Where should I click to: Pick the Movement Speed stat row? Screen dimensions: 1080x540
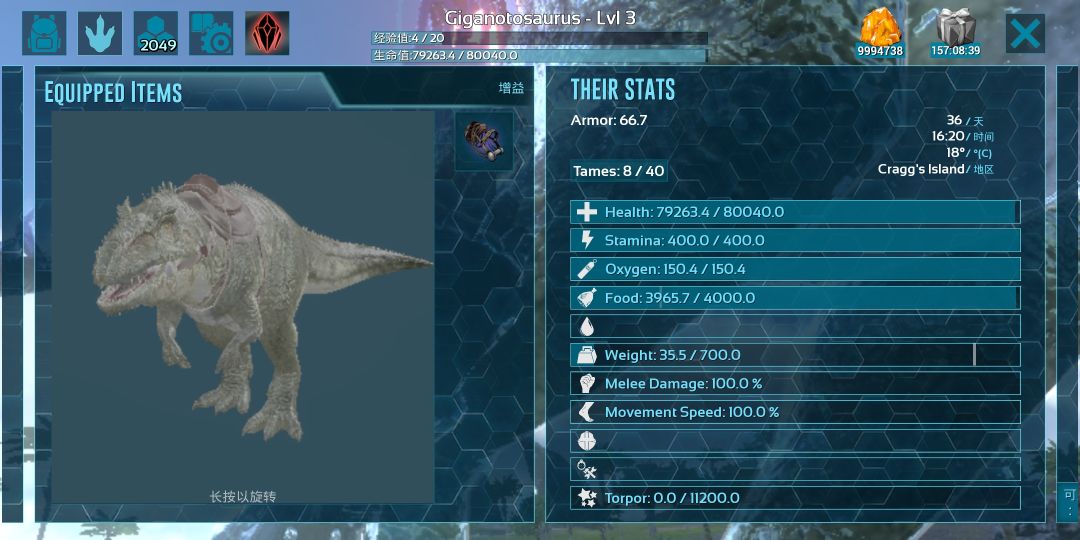coord(795,412)
